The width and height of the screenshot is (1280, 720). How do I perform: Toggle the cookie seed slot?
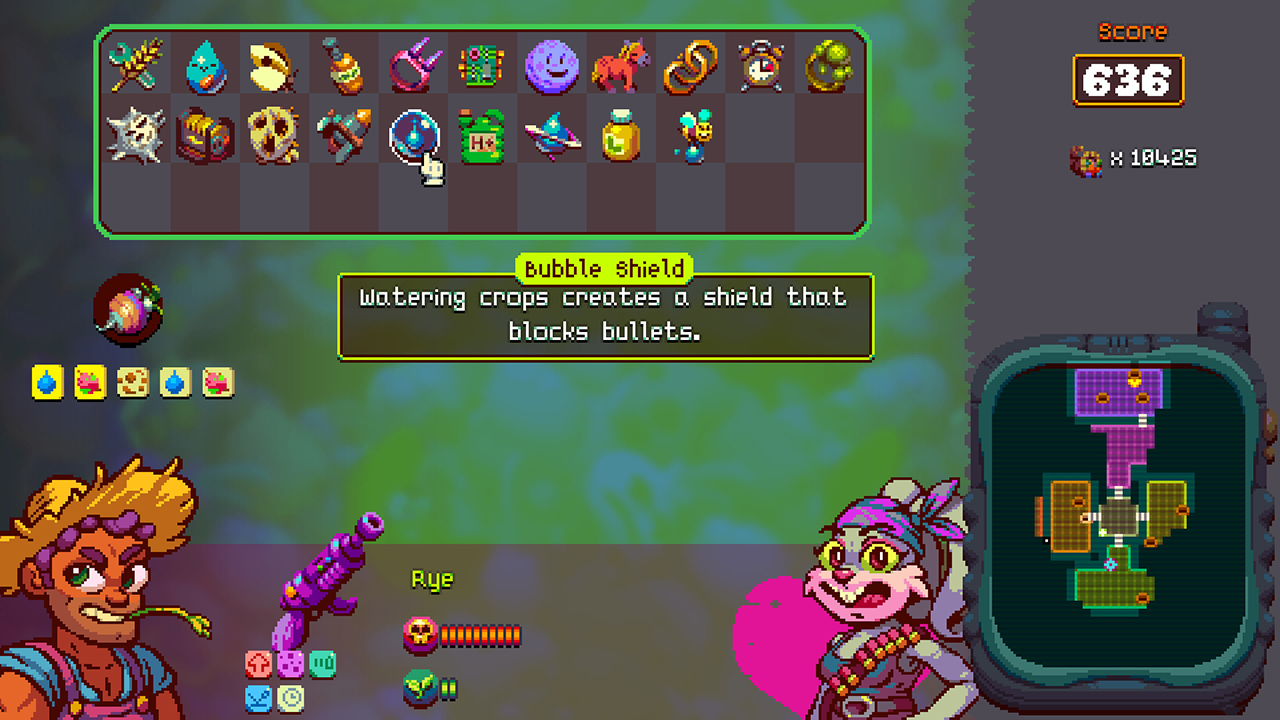(x=133, y=381)
